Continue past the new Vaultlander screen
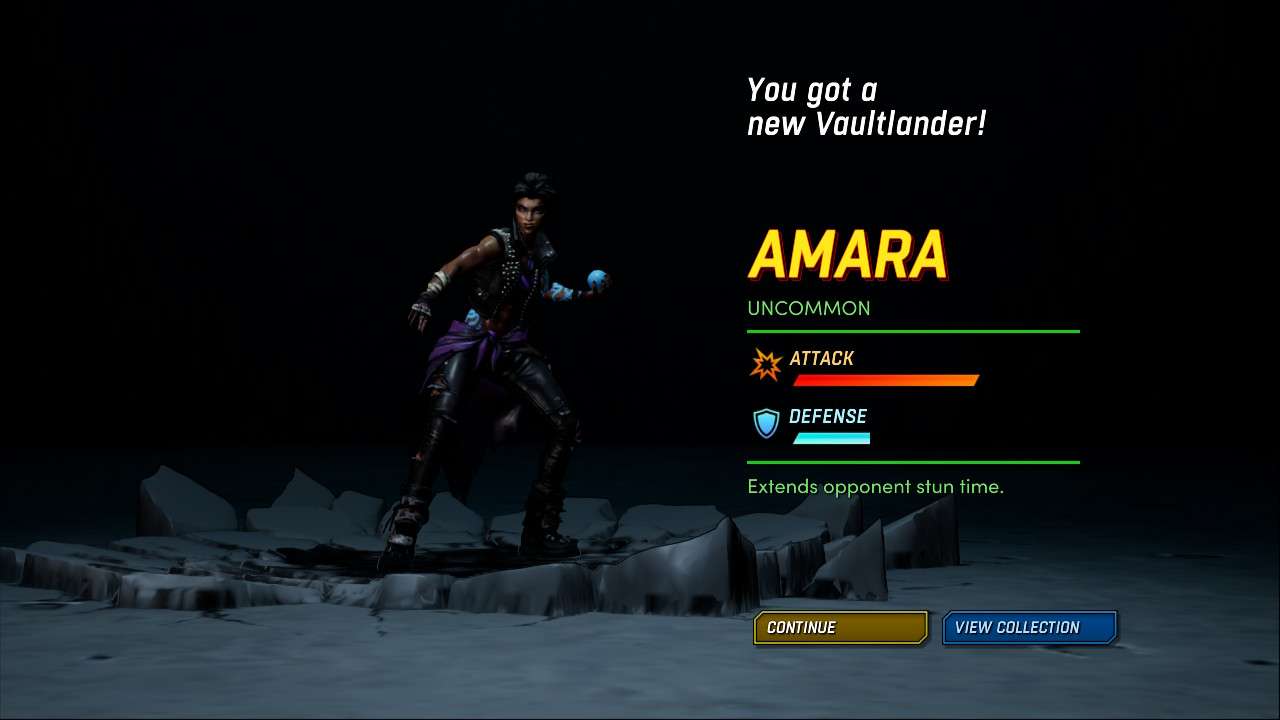This screenshot has width=1280, height=720. click(x=840, y=627)
